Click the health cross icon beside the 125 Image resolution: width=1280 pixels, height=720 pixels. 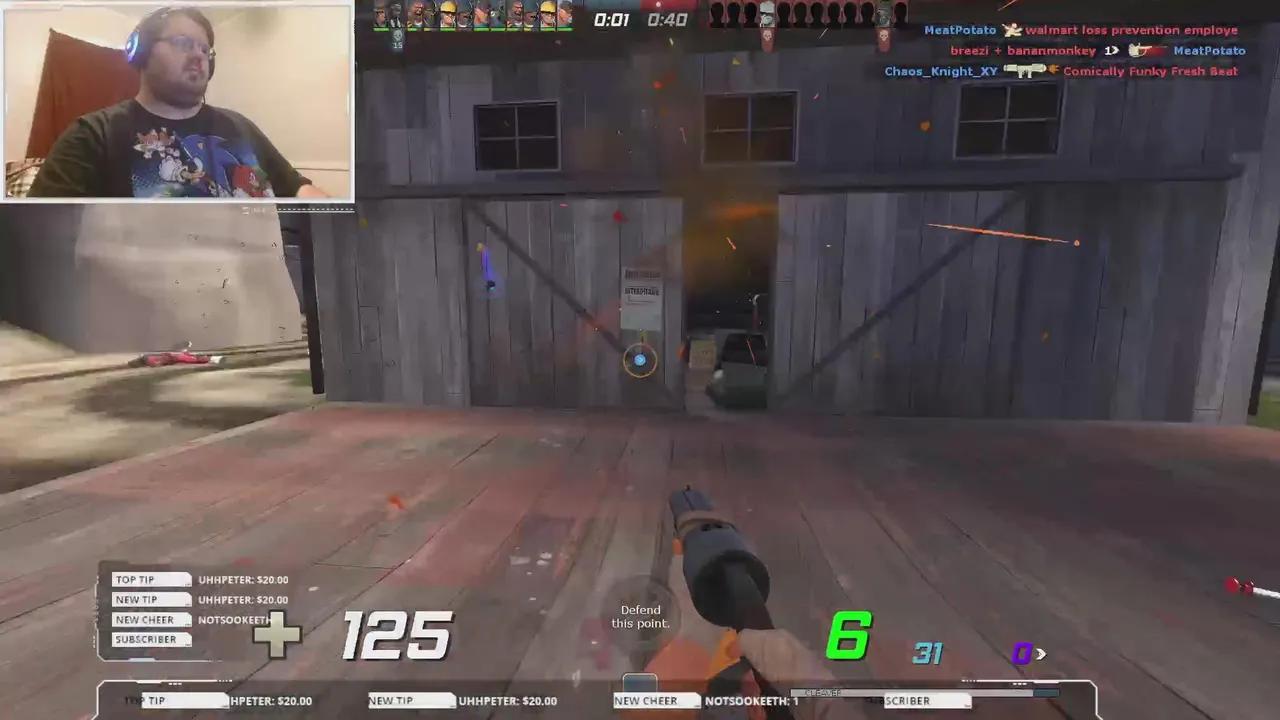278,635
